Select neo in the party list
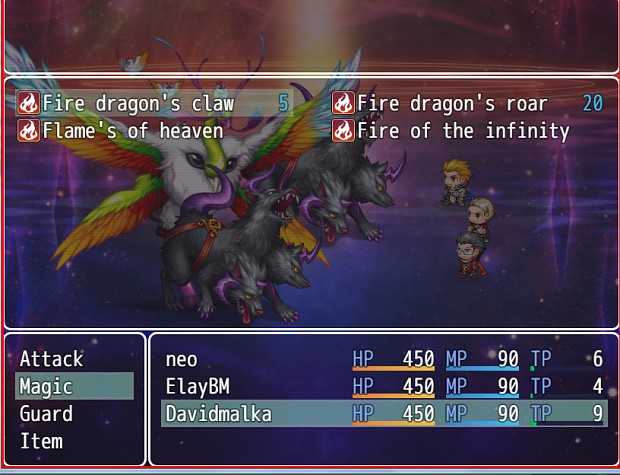 [x=384, y=359]
